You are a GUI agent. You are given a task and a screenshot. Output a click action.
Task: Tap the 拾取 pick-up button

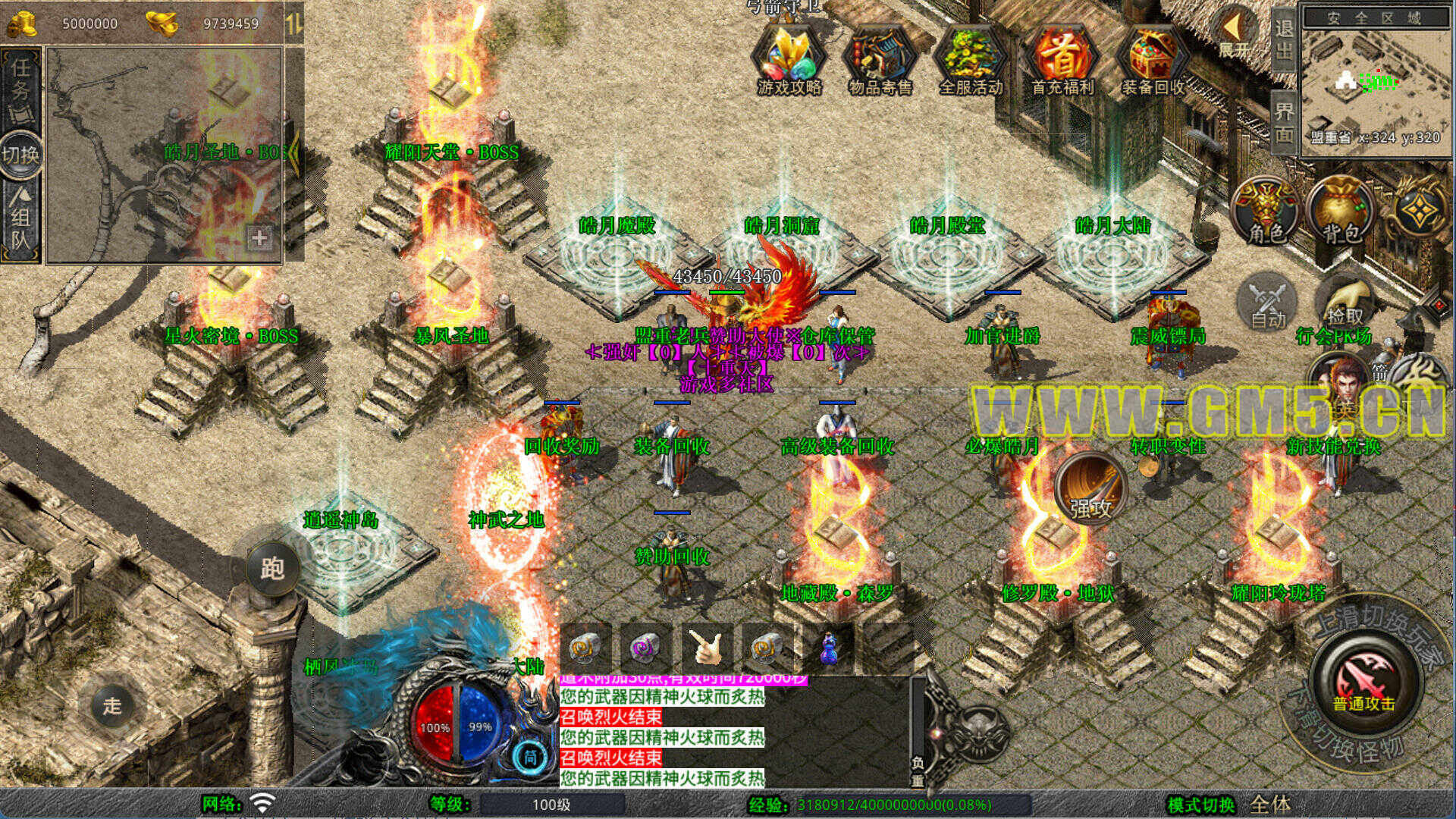(1345, 303)
